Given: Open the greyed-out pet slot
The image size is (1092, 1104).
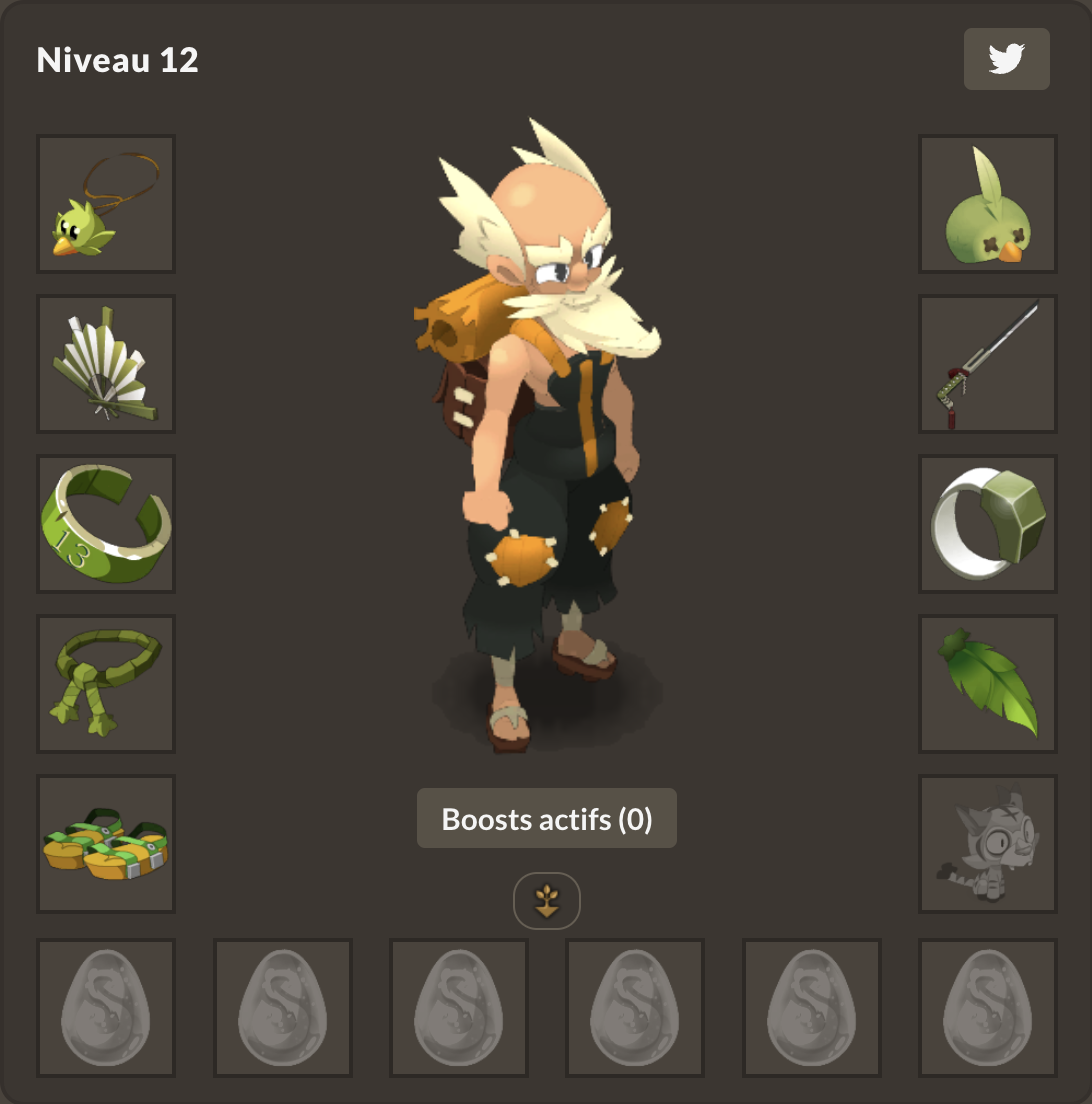Looking at the screenshot, I should pos(987,844).
